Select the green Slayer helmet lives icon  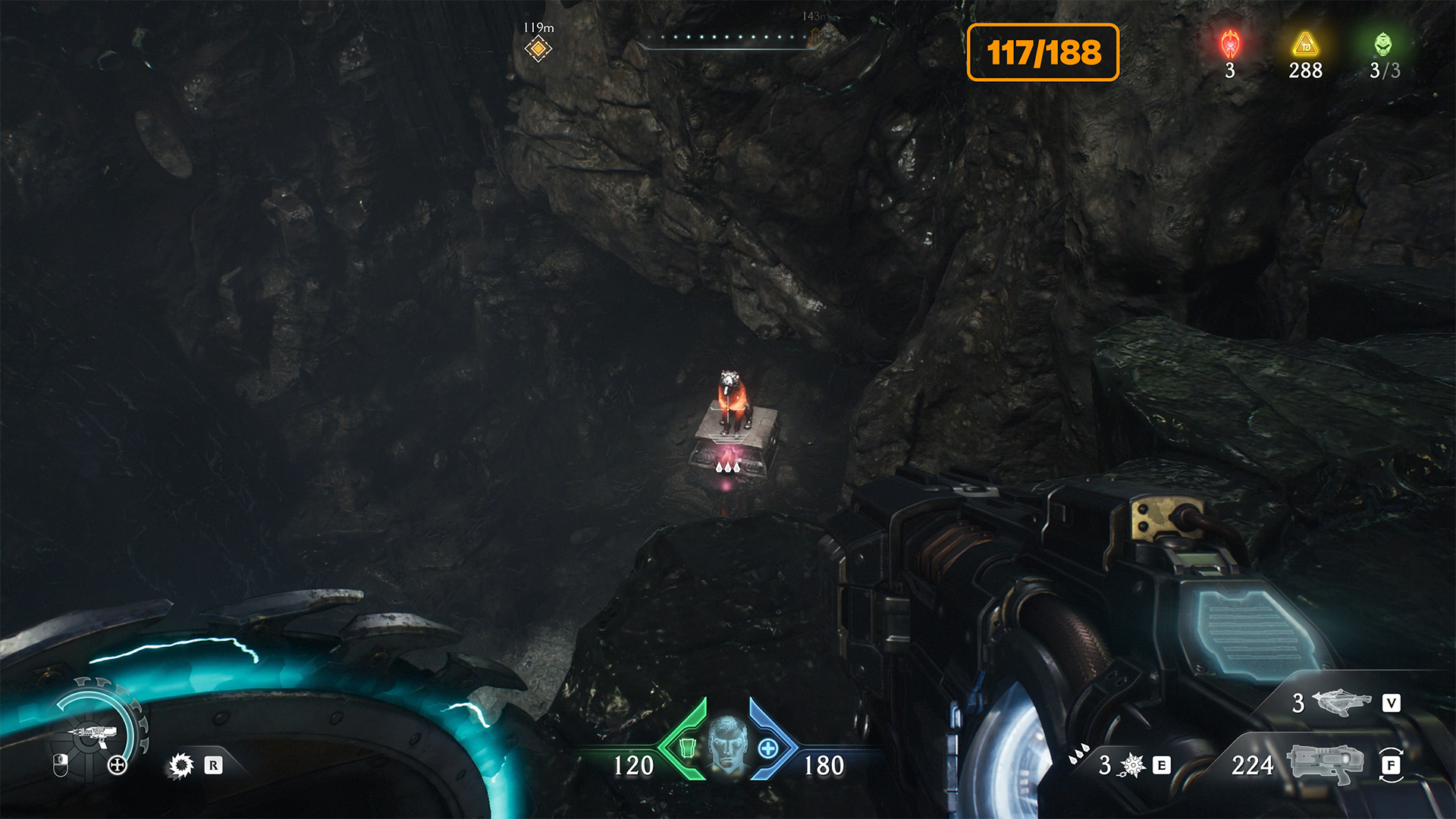pos(1383,45)
